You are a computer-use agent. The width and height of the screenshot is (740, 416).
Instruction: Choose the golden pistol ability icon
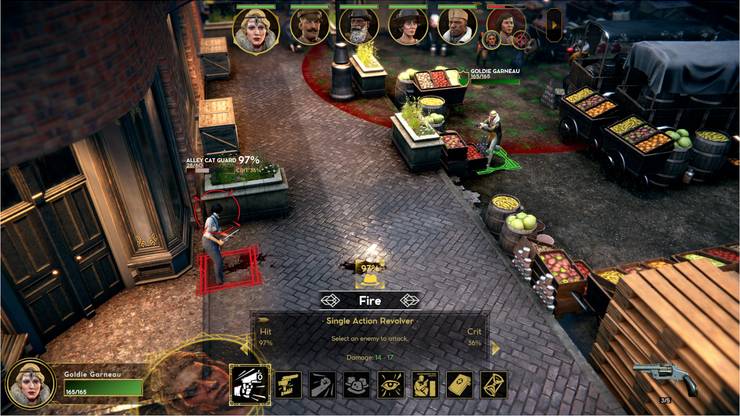point(289,384)
